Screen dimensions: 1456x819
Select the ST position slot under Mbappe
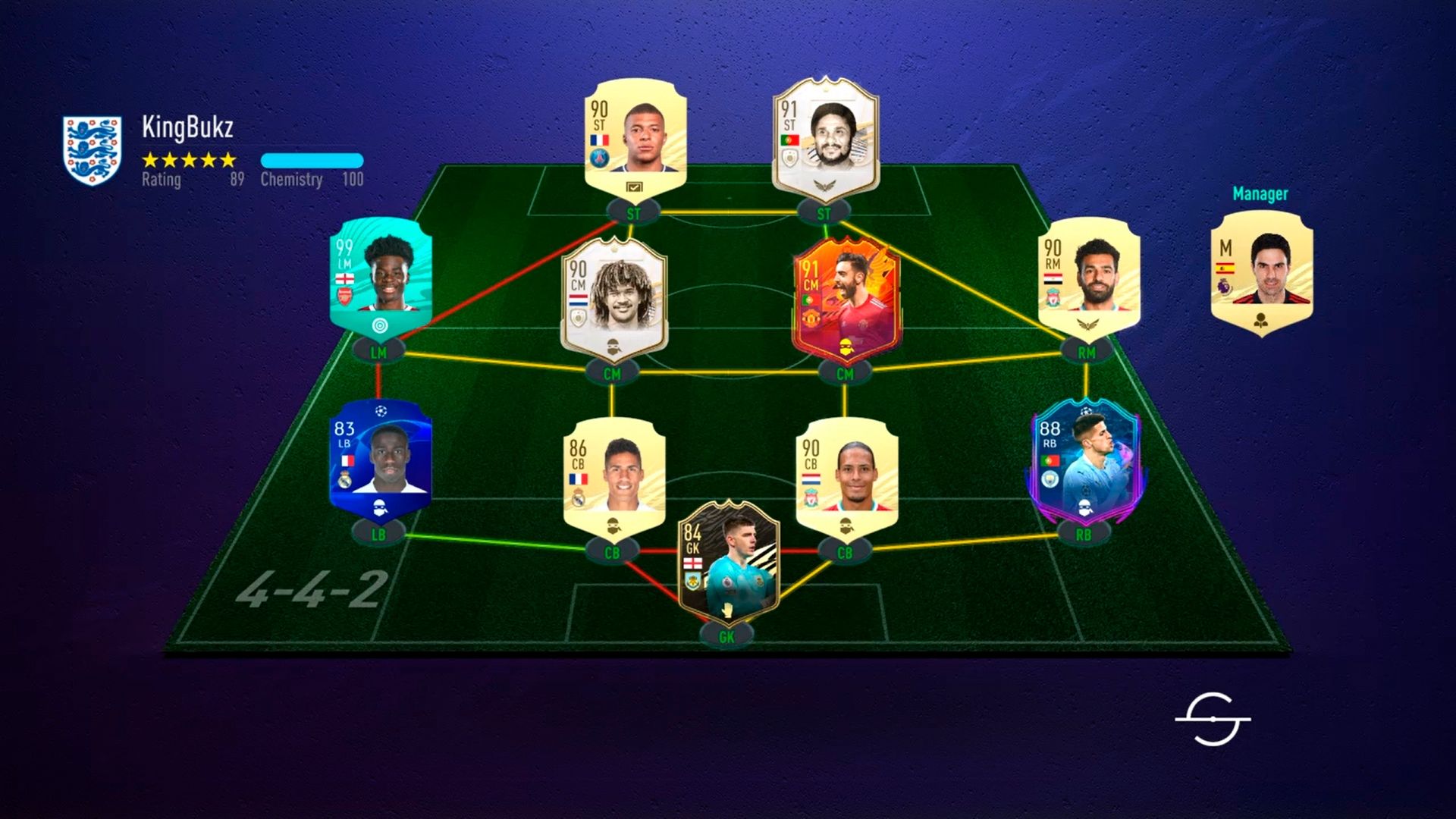[633, 214]
